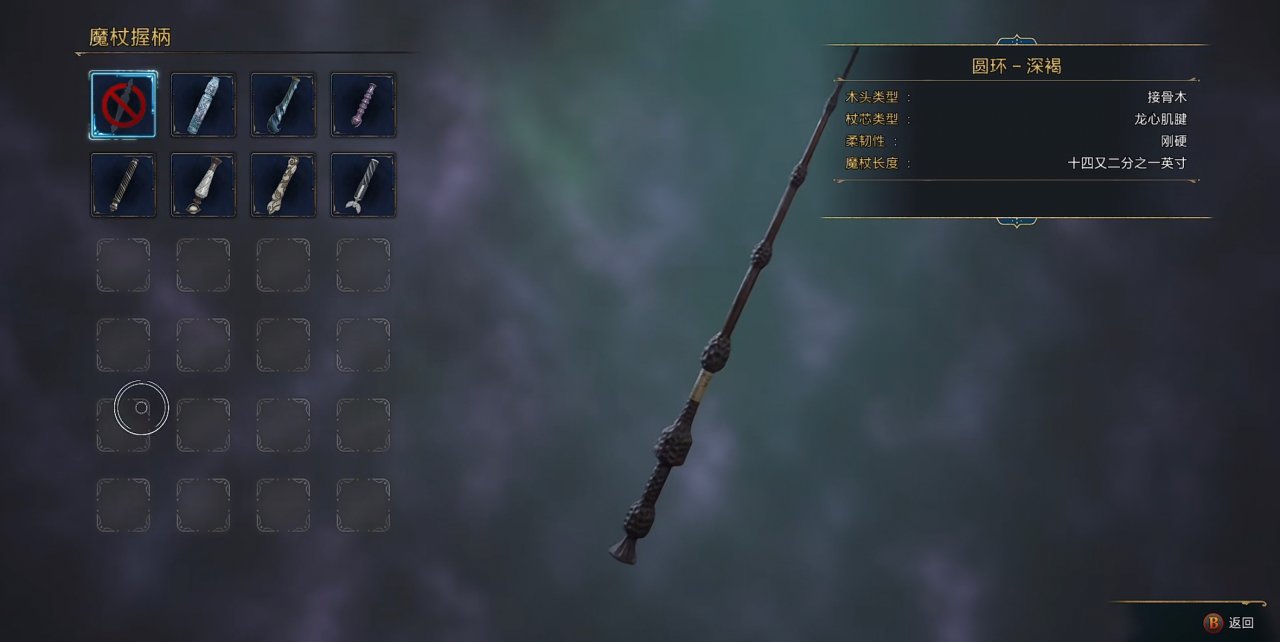Choose the pale blue engraved column handle

(x=203, y=104)
